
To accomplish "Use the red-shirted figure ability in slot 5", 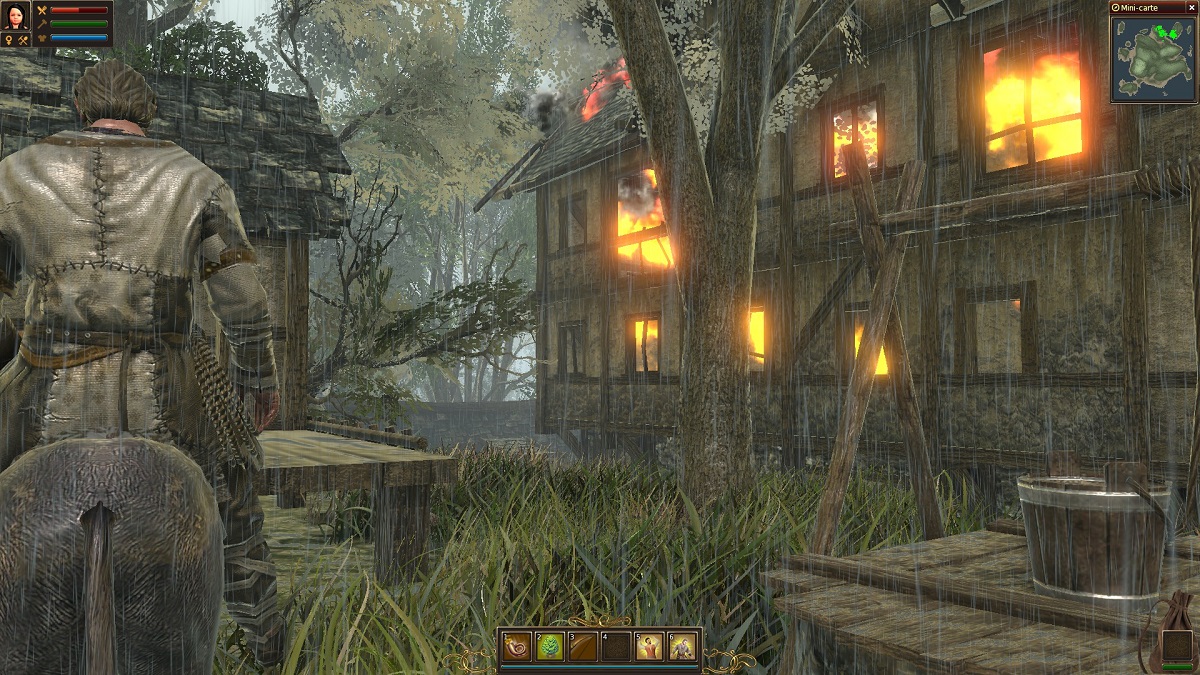I will pyautogui.click(x=650, y=647).
